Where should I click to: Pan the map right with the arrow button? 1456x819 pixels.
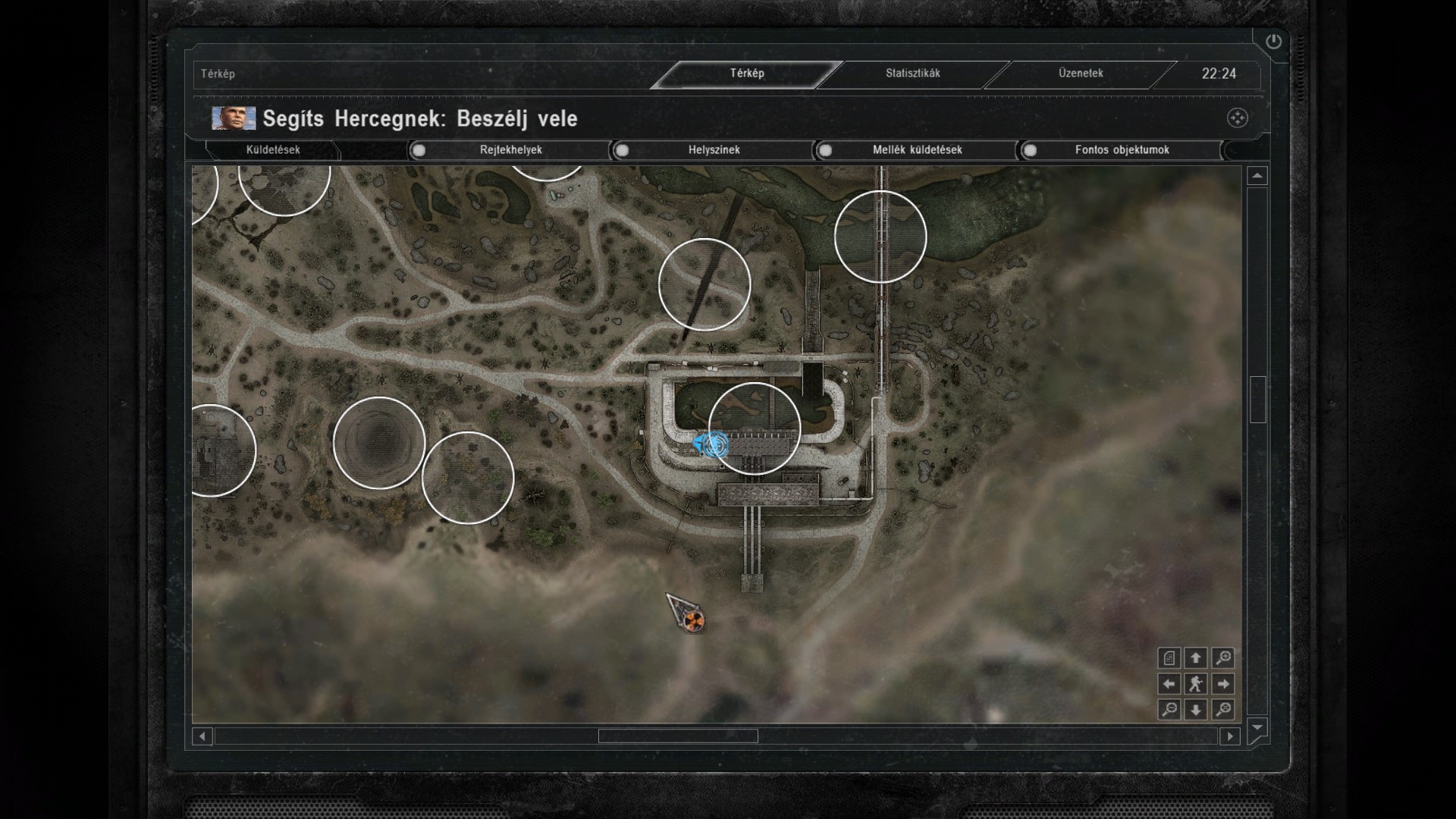1222,684
